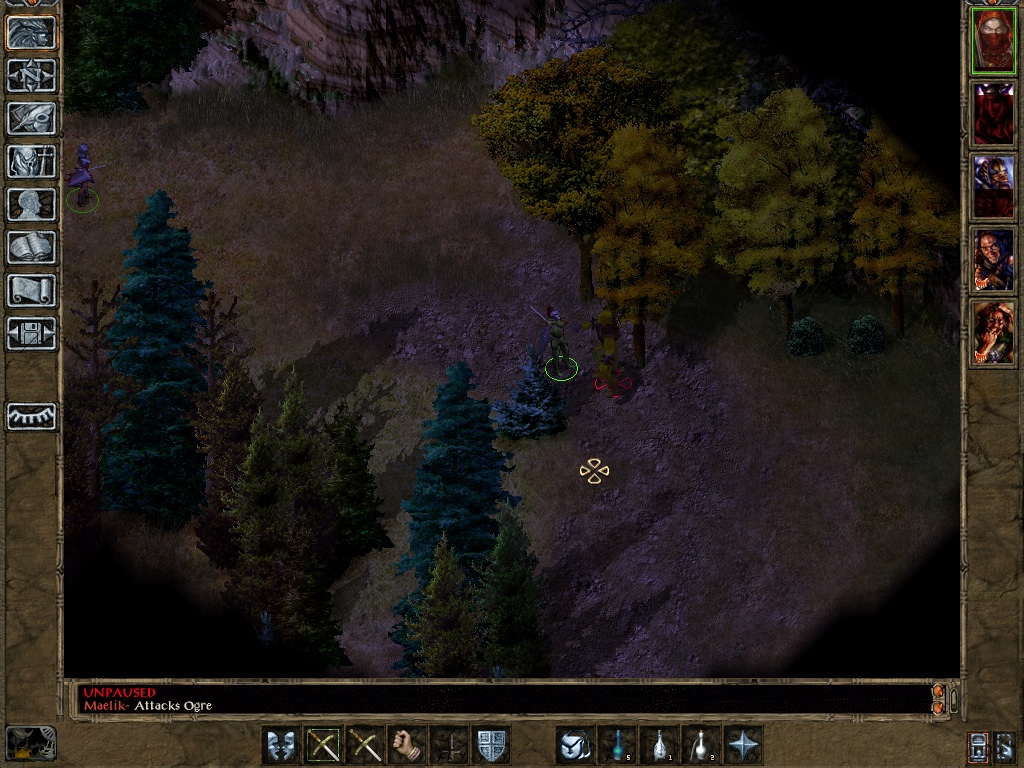Select the masked red-hooded character portrait
This screenshot has width=1024, height=768.
(x=993, y=41)
